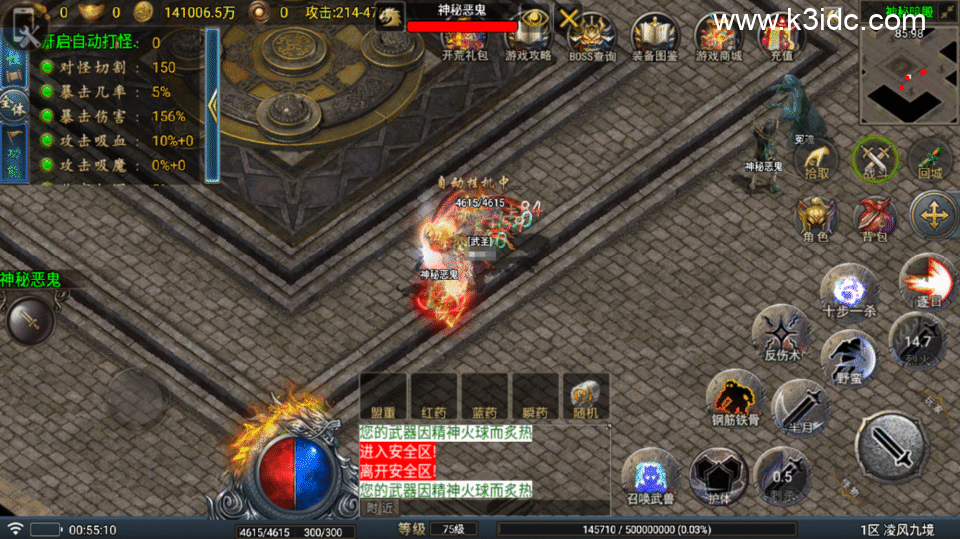Activate the 钢筋铁骨 skill
Viewport: 960px width, 539px height.
click(735, 398)
